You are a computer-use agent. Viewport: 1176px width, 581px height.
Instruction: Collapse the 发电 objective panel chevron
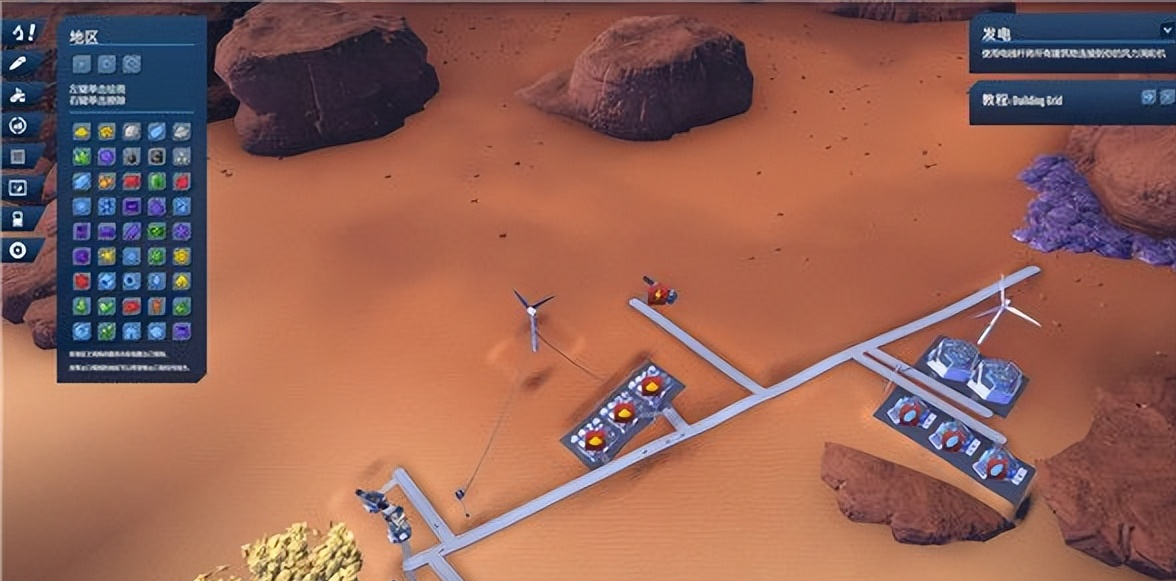pyautogui.click(x=1166, y=30)
